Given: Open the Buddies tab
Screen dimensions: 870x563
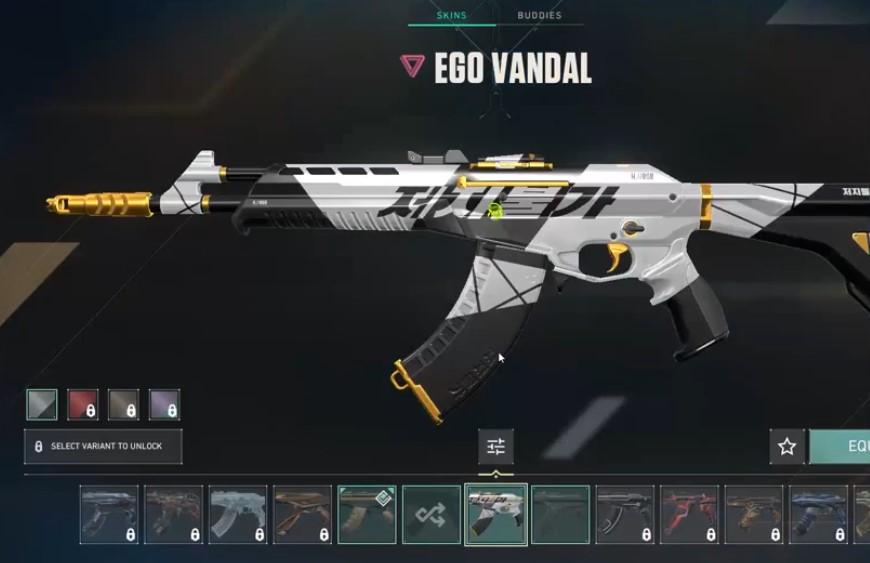Looking at the screenshot, I should [539, 15].
